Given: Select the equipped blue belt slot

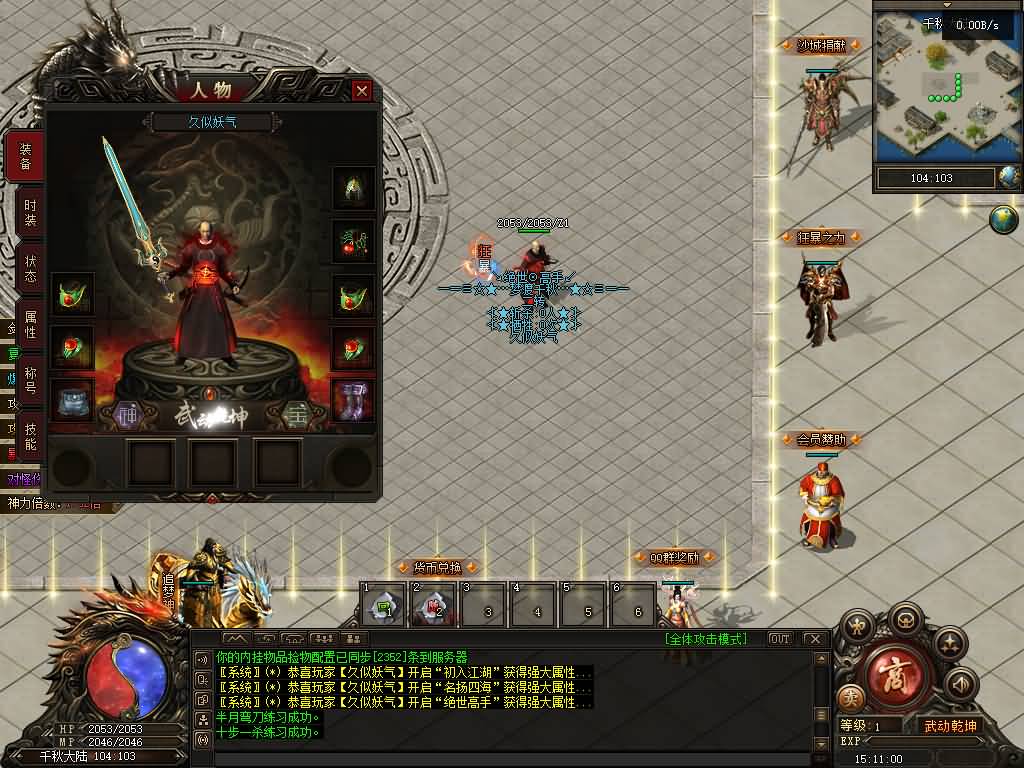Looking at the screenshot, I should [x=72, y=400].
